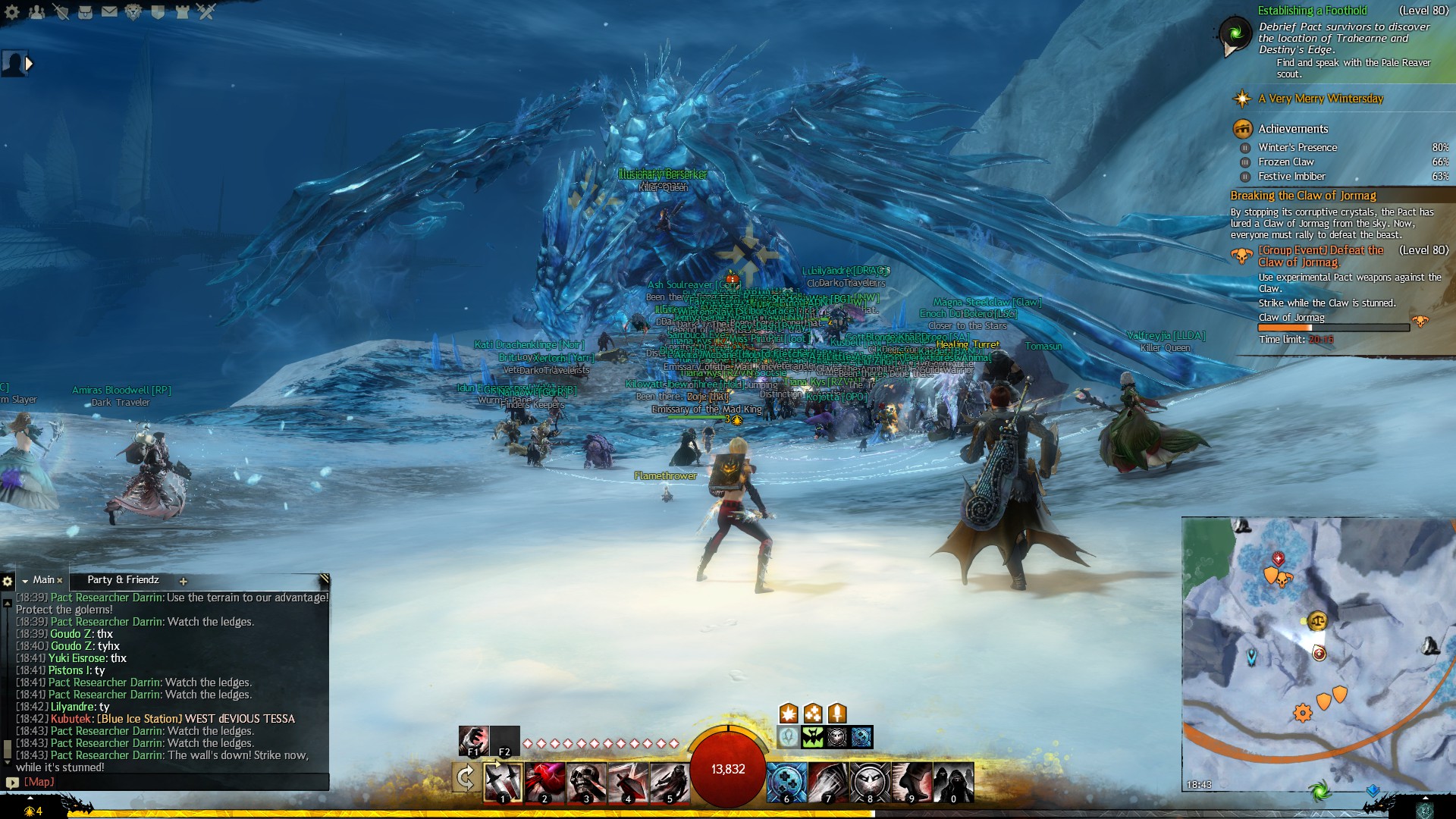Screen dimensions: 1456x819
Task: Click the minimap in the corner
Action: (1318, 654)
